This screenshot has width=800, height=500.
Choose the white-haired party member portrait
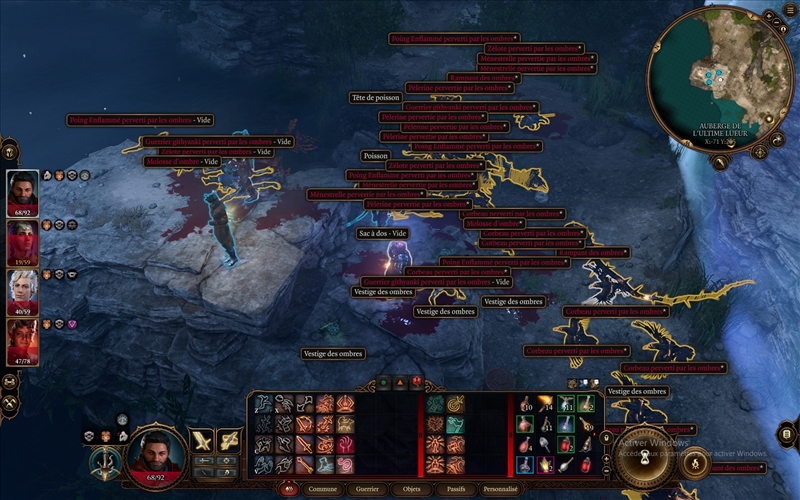tap(23, 290)
